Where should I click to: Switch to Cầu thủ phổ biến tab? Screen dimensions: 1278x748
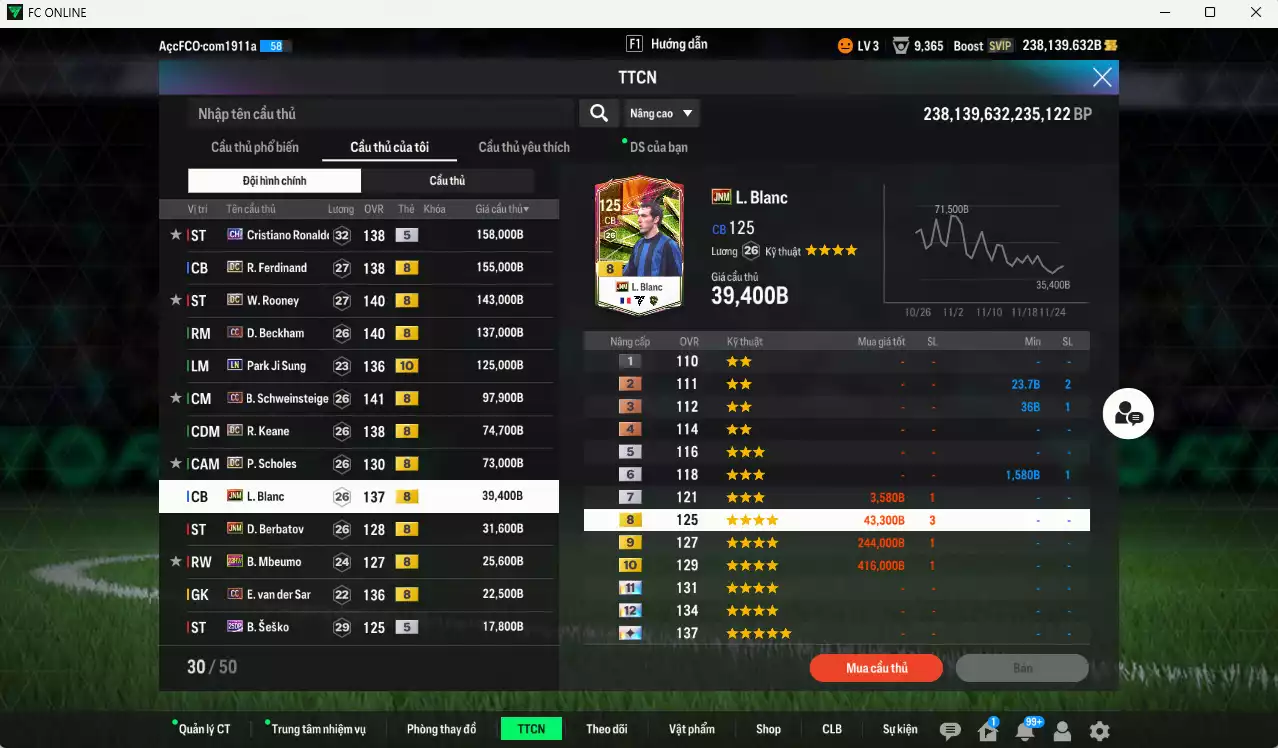click(x=254, y=147)
